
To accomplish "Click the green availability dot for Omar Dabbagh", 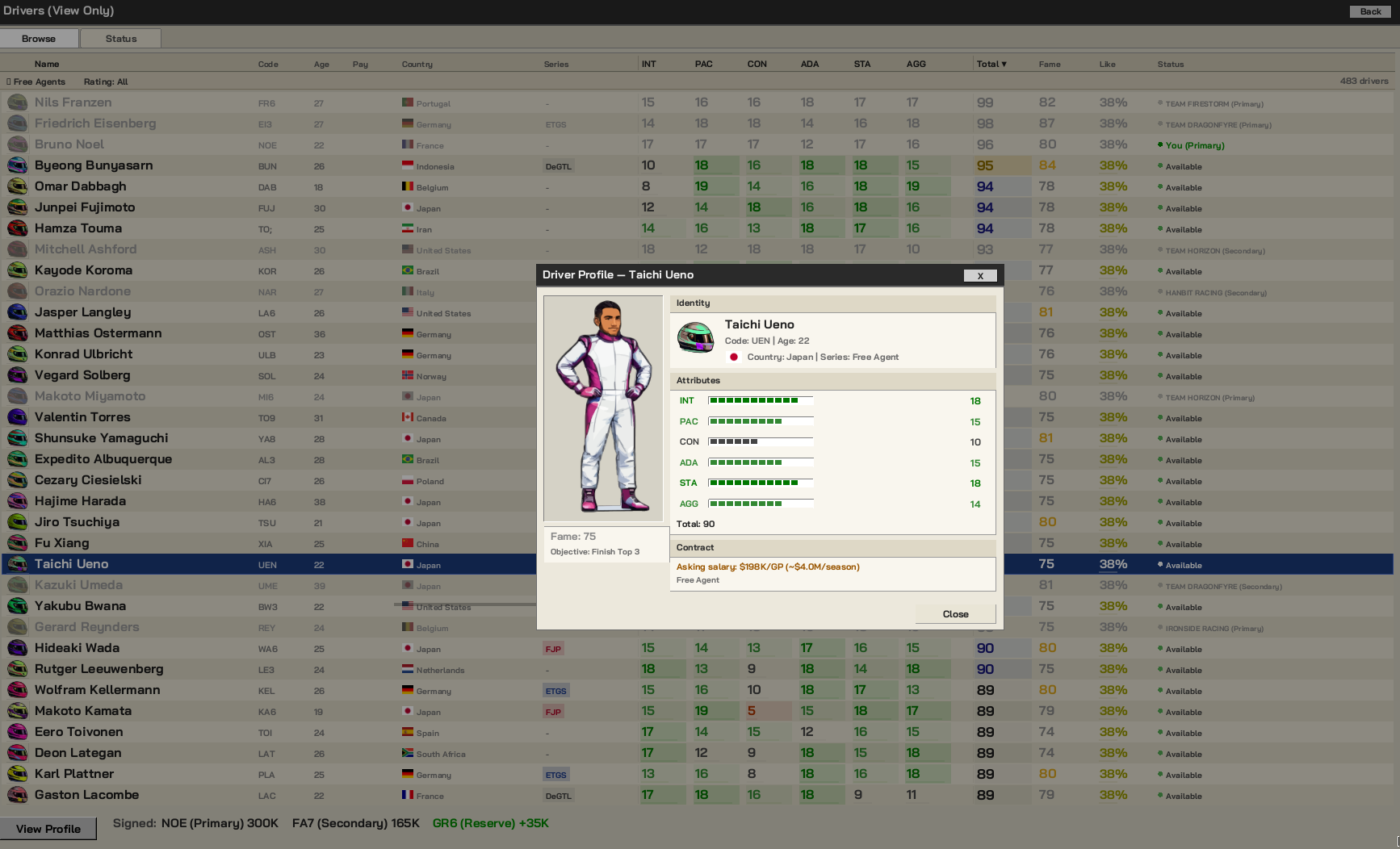I will pyautogui.click(x=1160, y=187).
